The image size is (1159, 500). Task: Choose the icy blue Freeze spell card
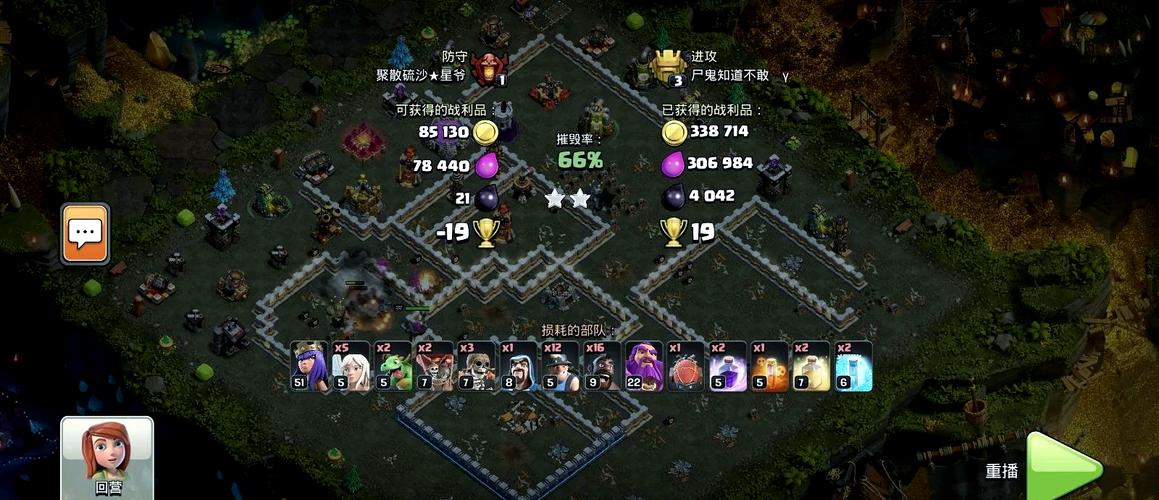(x=854, y=366)
